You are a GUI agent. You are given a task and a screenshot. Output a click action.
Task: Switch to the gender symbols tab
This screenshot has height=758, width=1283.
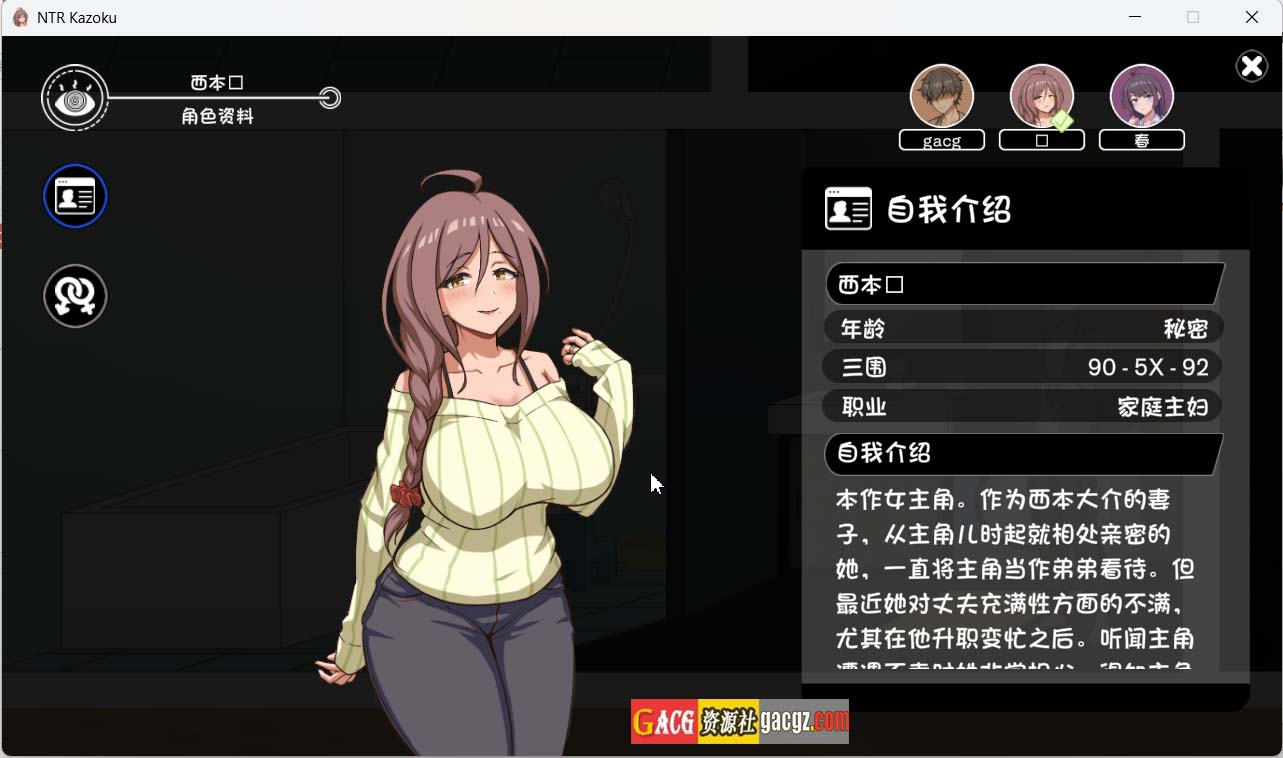pos(75,296)
